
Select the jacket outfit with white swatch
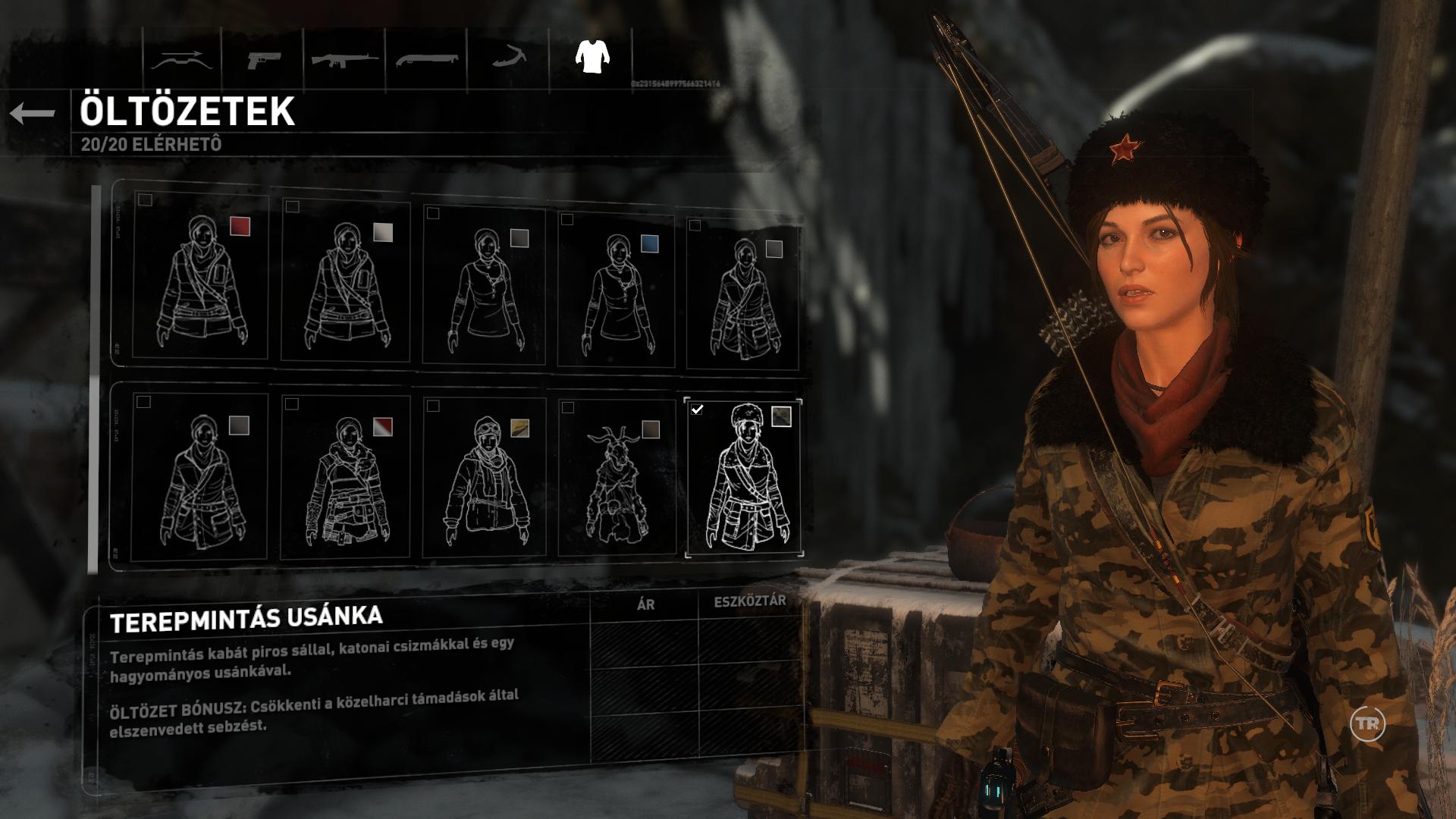(x=346, y=281)
